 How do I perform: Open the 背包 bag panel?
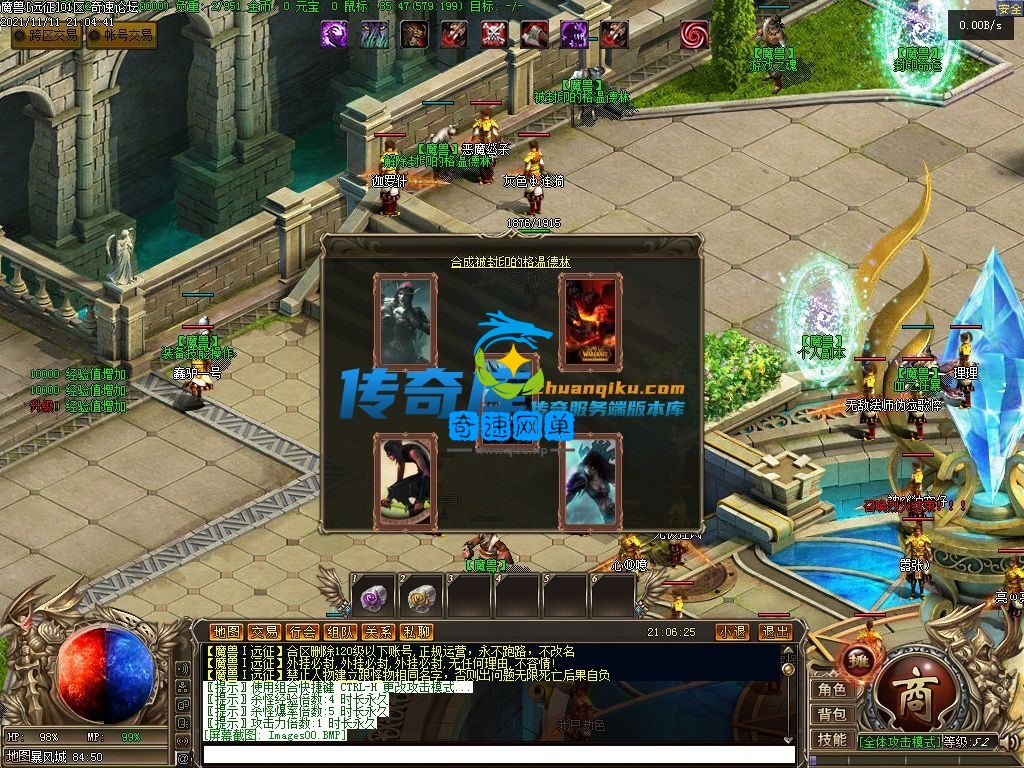click(x=832, y=715)
